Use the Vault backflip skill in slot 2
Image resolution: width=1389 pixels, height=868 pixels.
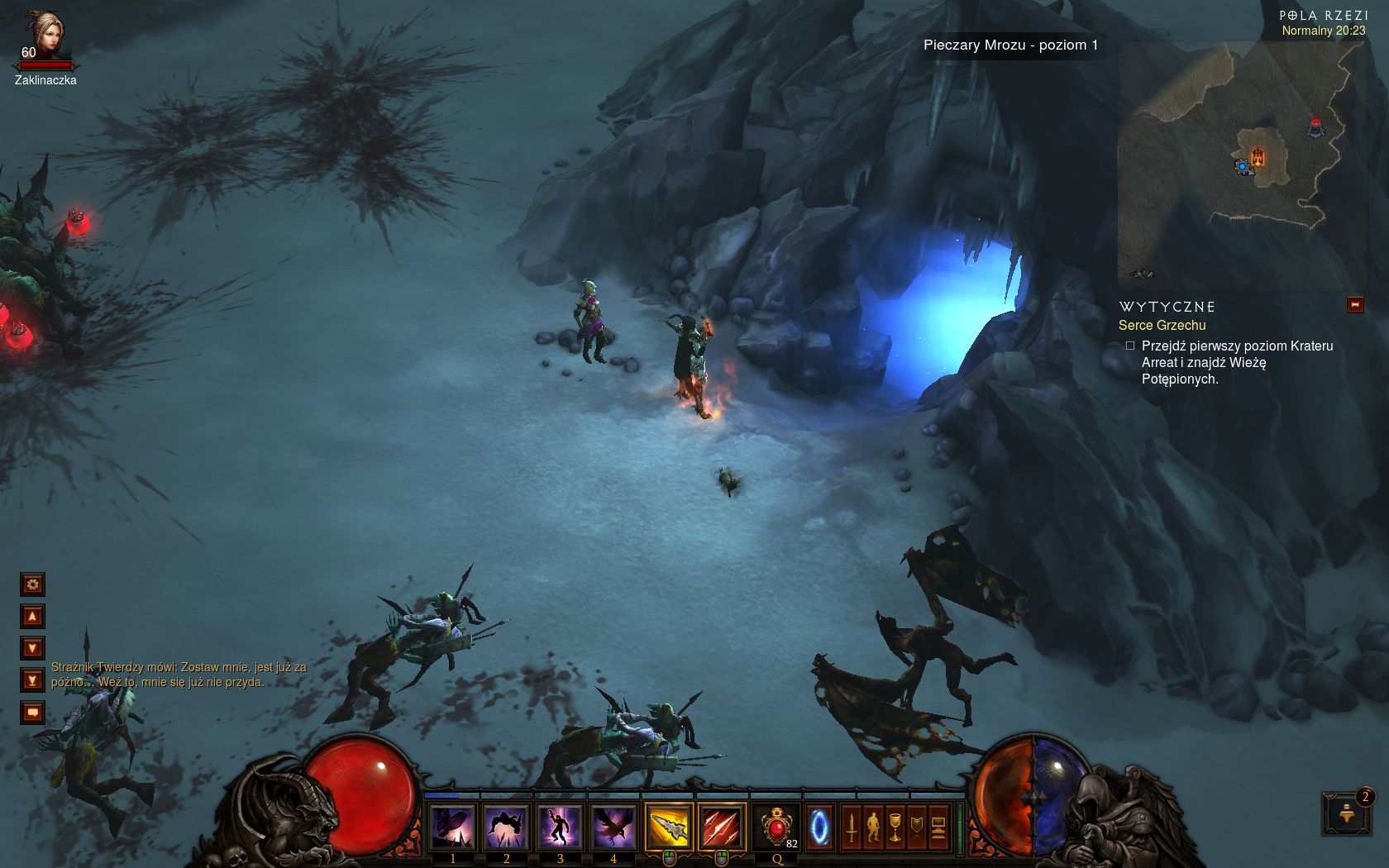pos(506,827)
